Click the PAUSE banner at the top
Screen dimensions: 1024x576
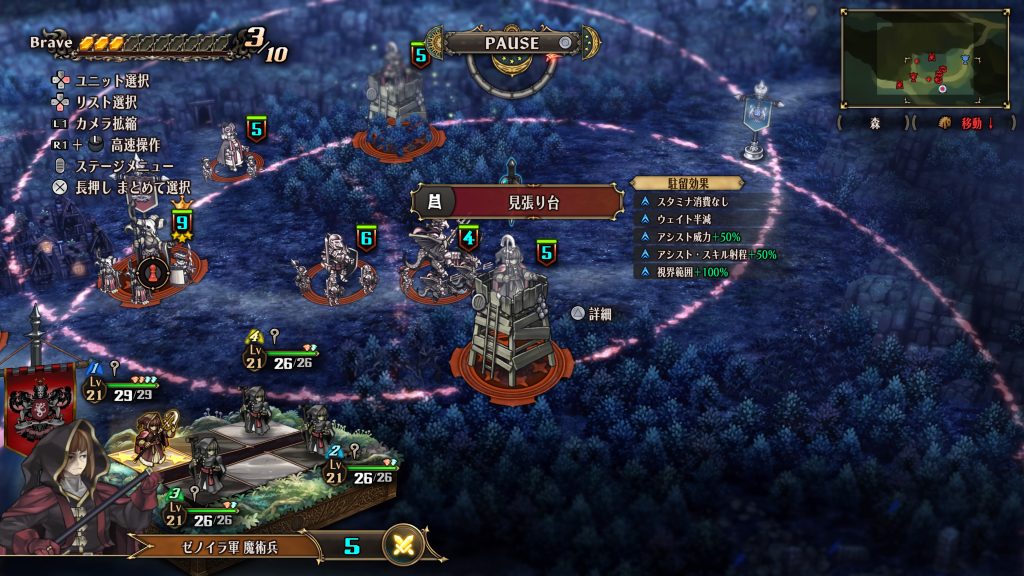tap(512, 43)
